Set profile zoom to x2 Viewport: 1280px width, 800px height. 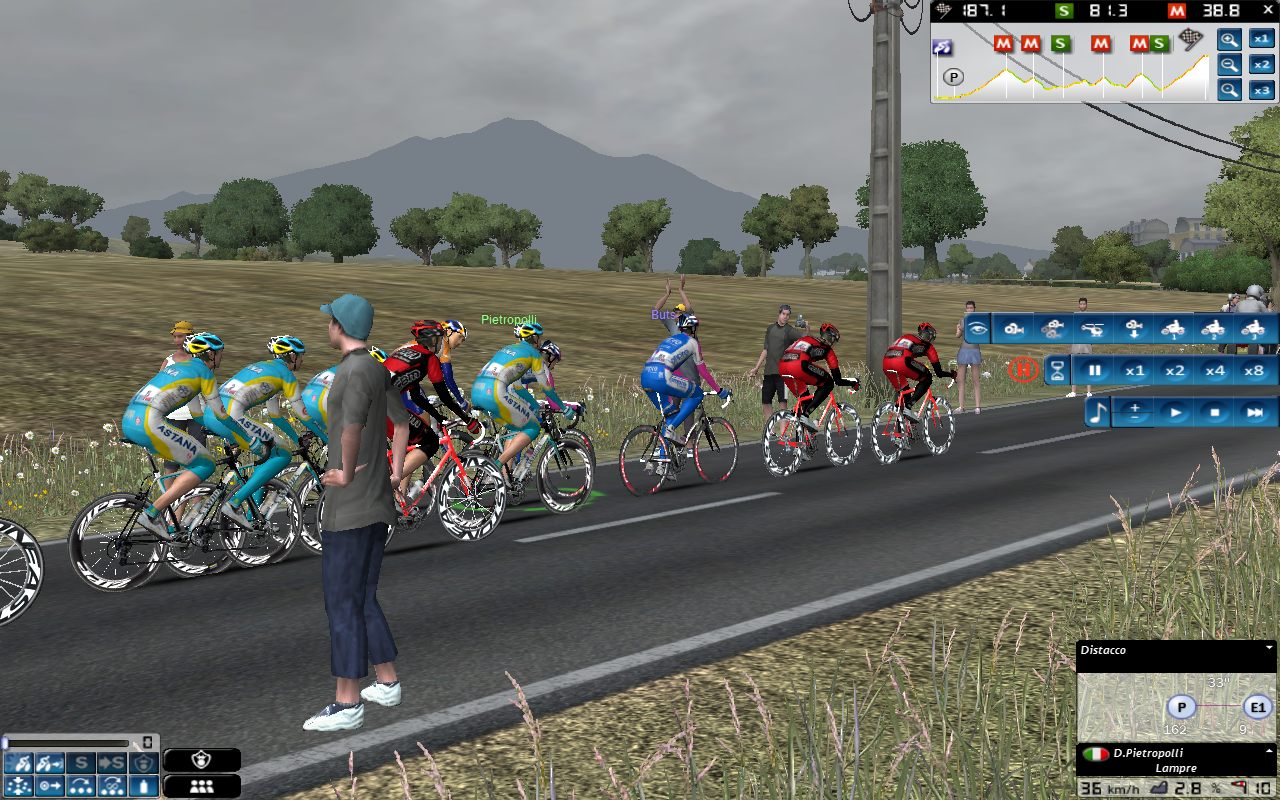1262,65
